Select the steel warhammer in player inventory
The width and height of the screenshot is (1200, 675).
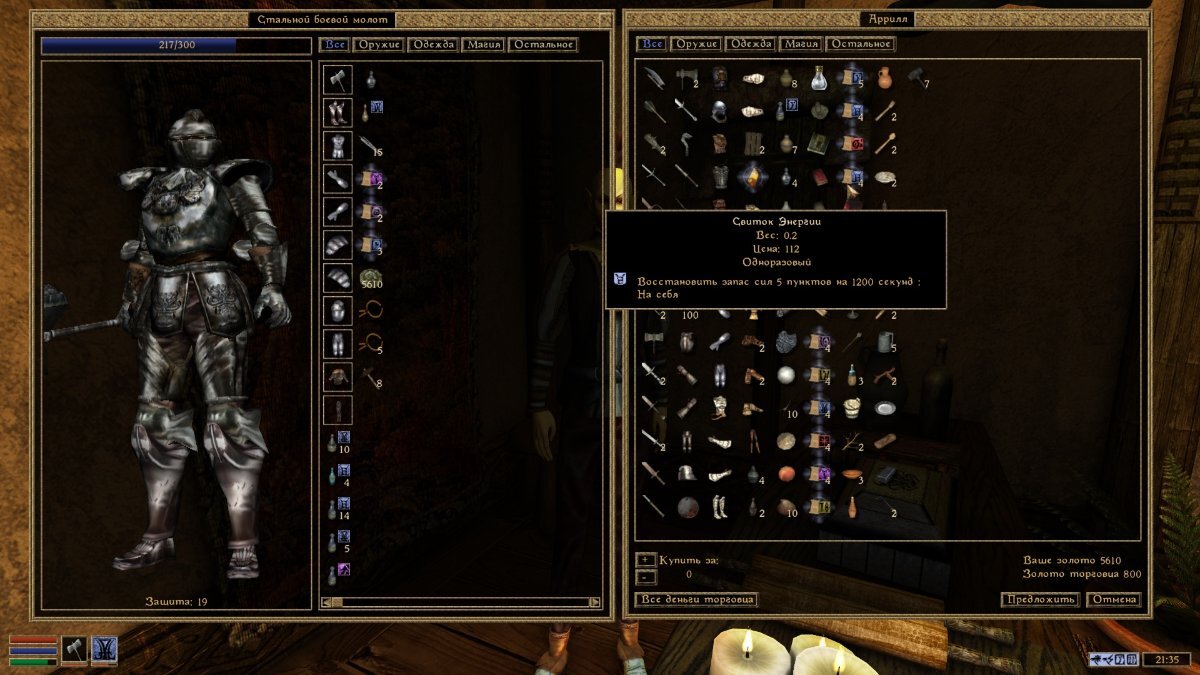click(x=338, y=79)
